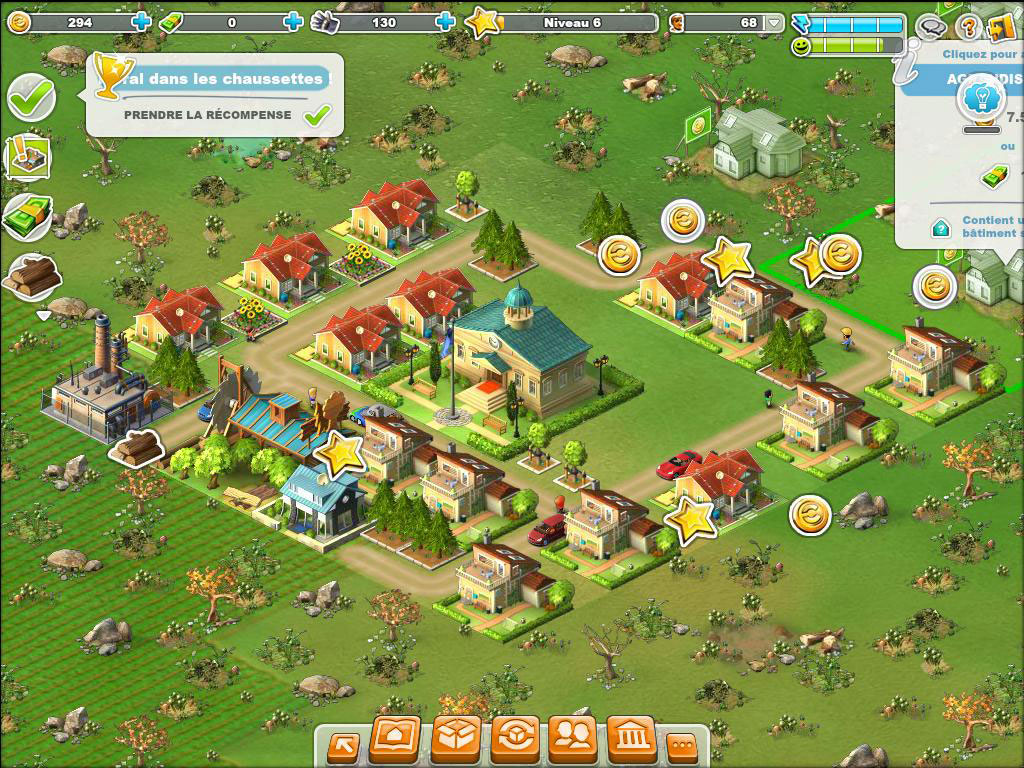Open the building-with-exclamation quest icon
This screenshot has height=768, width=1024.
tap(28, 156)
